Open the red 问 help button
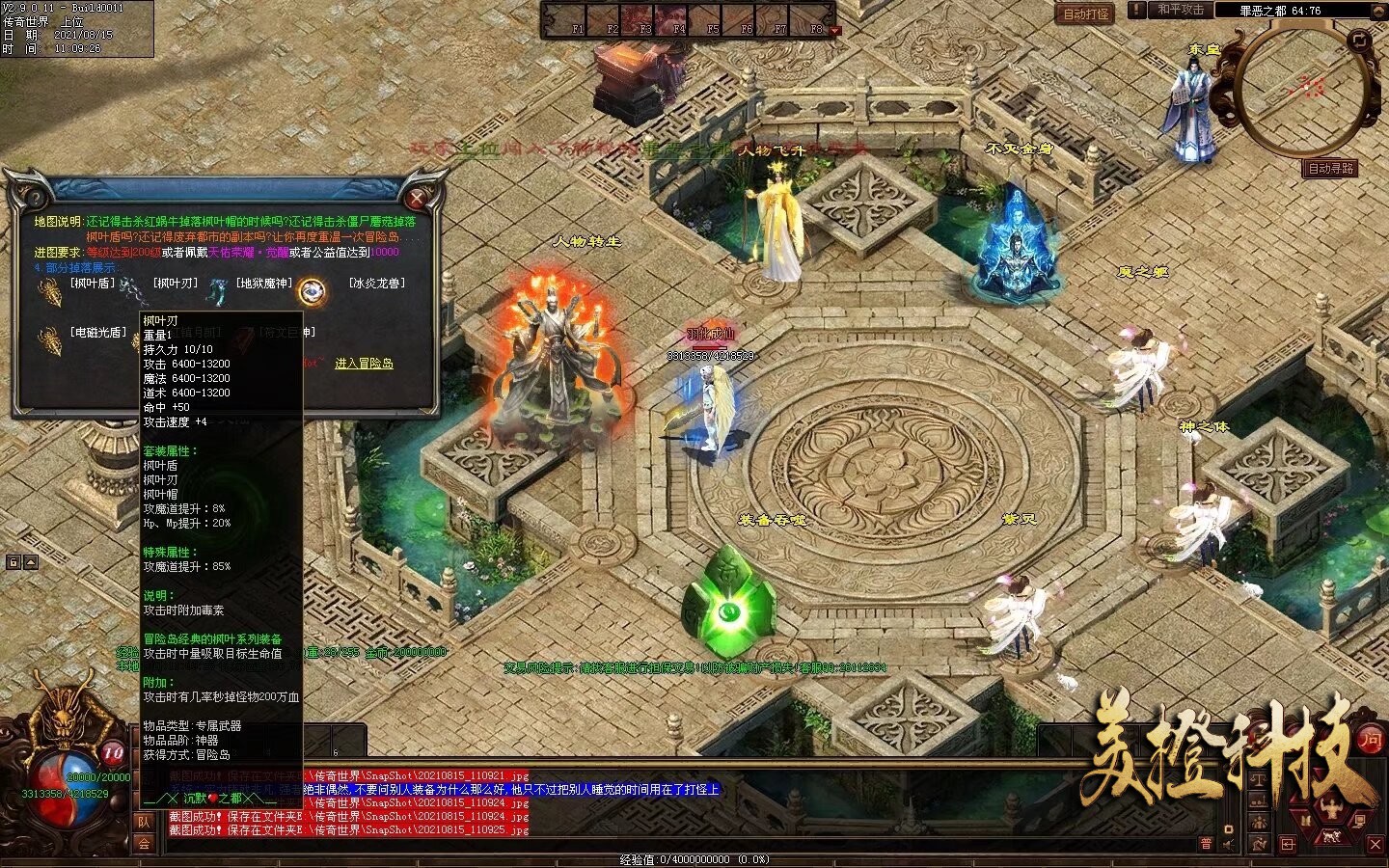Screen dimensions: 1389x868 (x=1370, y=740)
